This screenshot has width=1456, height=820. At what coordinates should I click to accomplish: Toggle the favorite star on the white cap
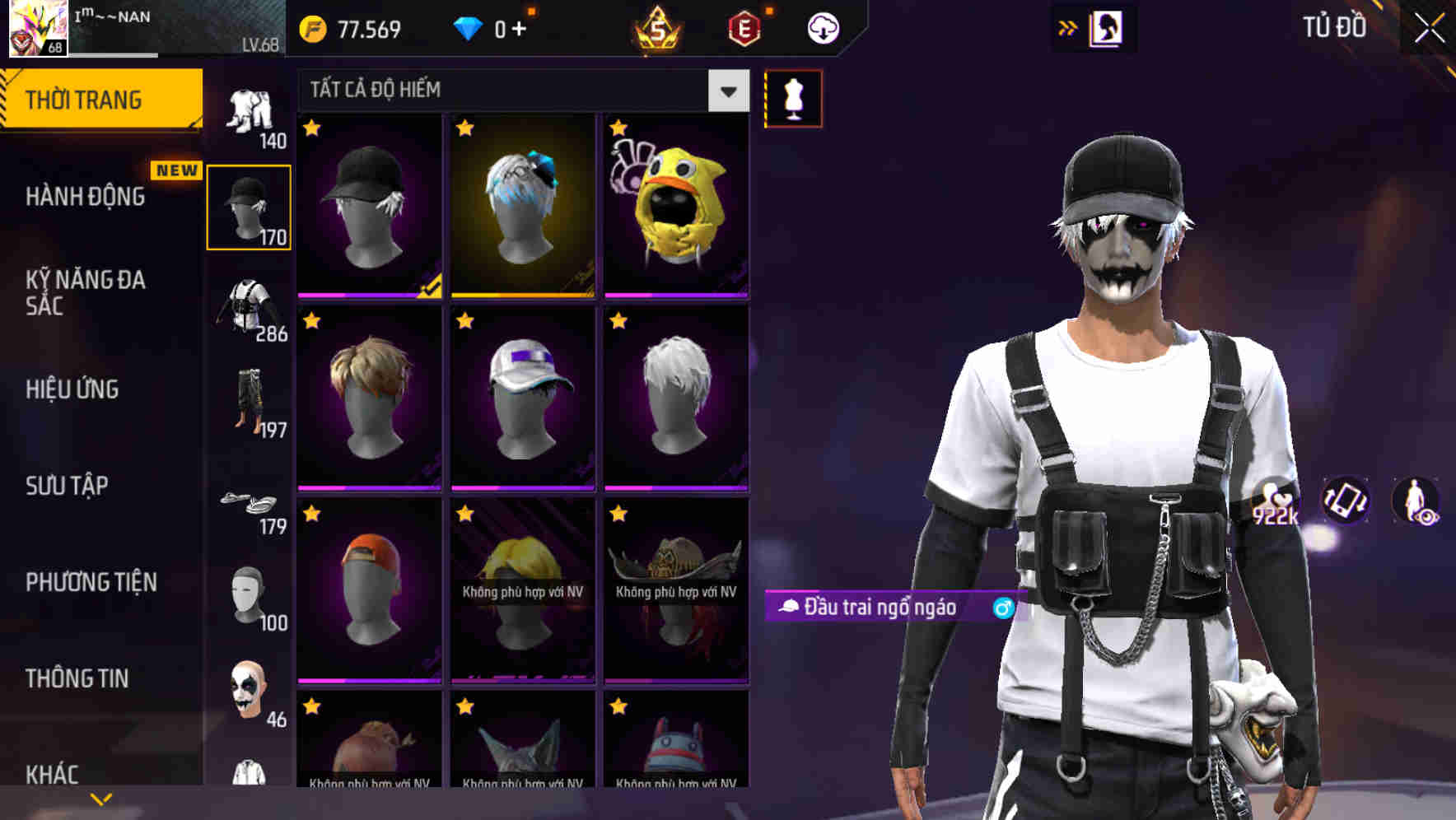pos(465,322)
